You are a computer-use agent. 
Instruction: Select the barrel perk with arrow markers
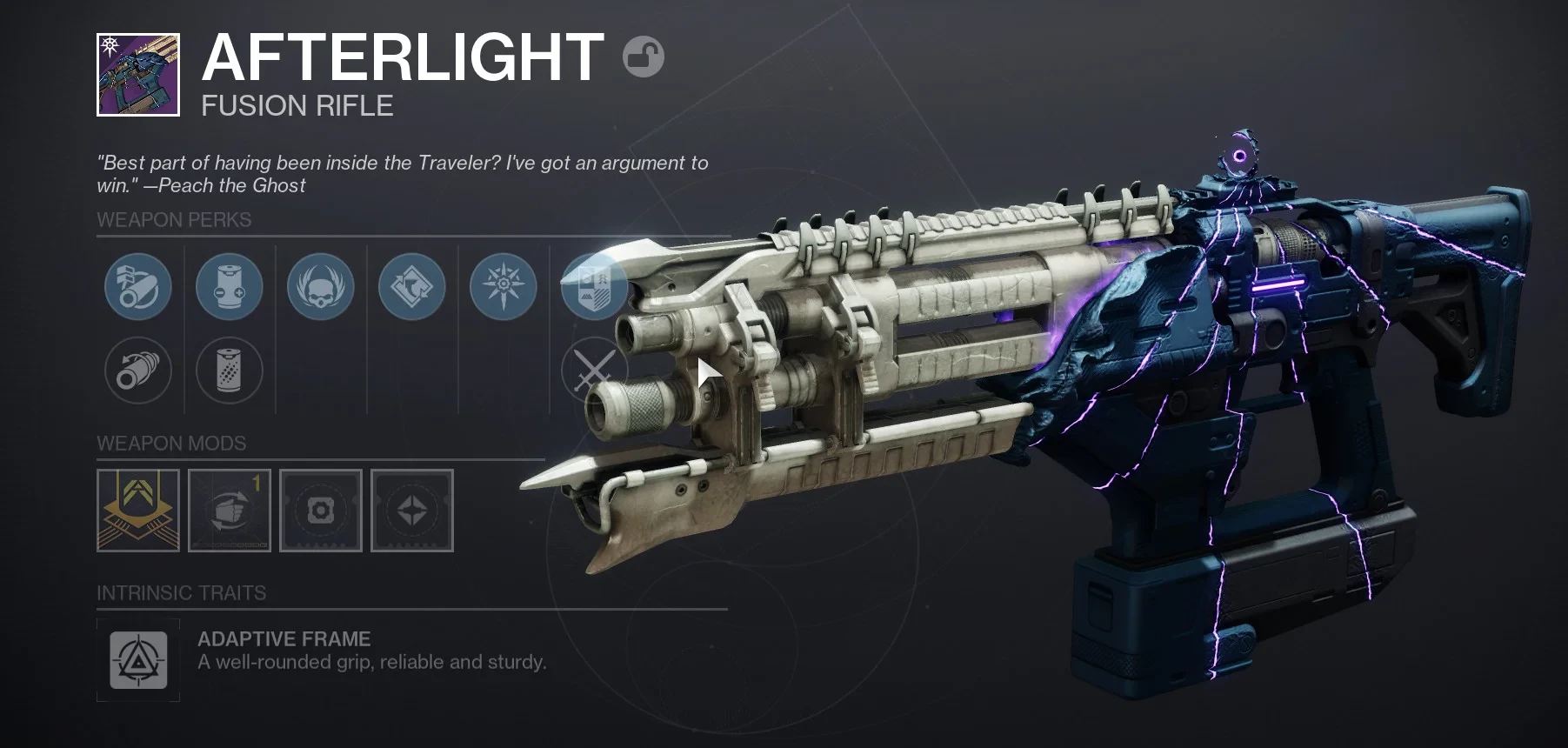pyautogui.click(x=138, y=286)
